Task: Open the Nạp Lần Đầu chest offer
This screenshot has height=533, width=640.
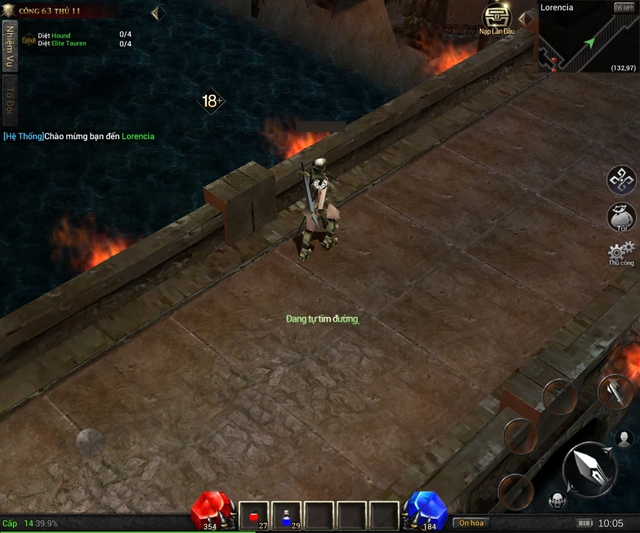Action: click(x=497, y=19)
